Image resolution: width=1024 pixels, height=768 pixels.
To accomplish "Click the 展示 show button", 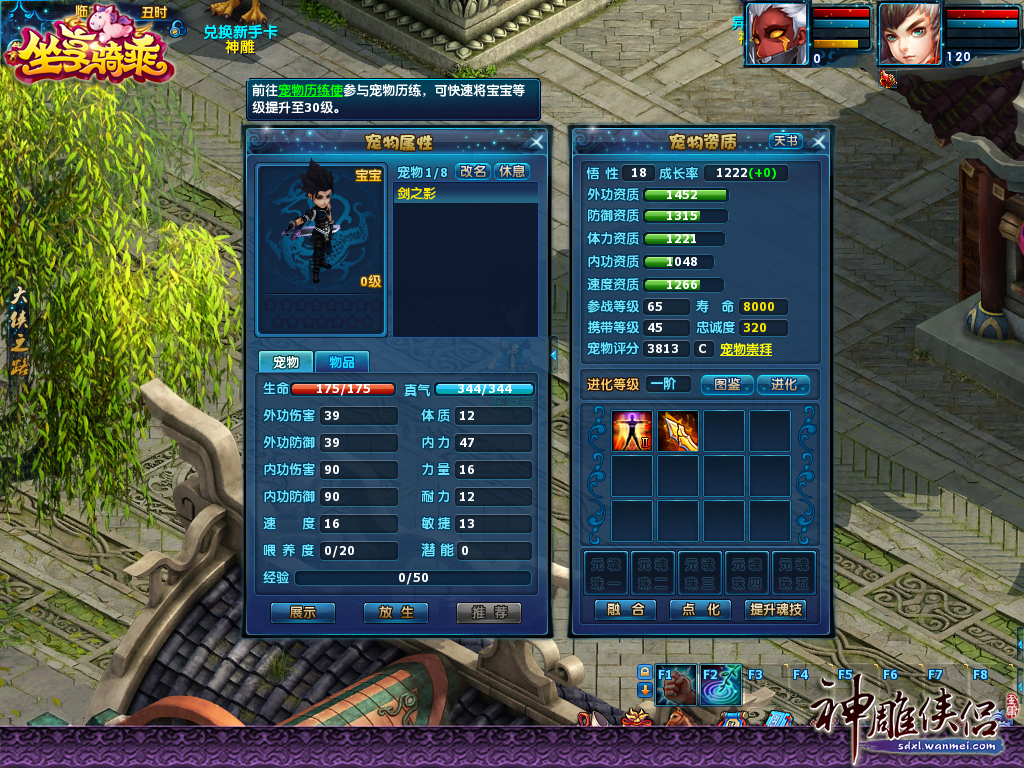I will [x=302, y=612].
